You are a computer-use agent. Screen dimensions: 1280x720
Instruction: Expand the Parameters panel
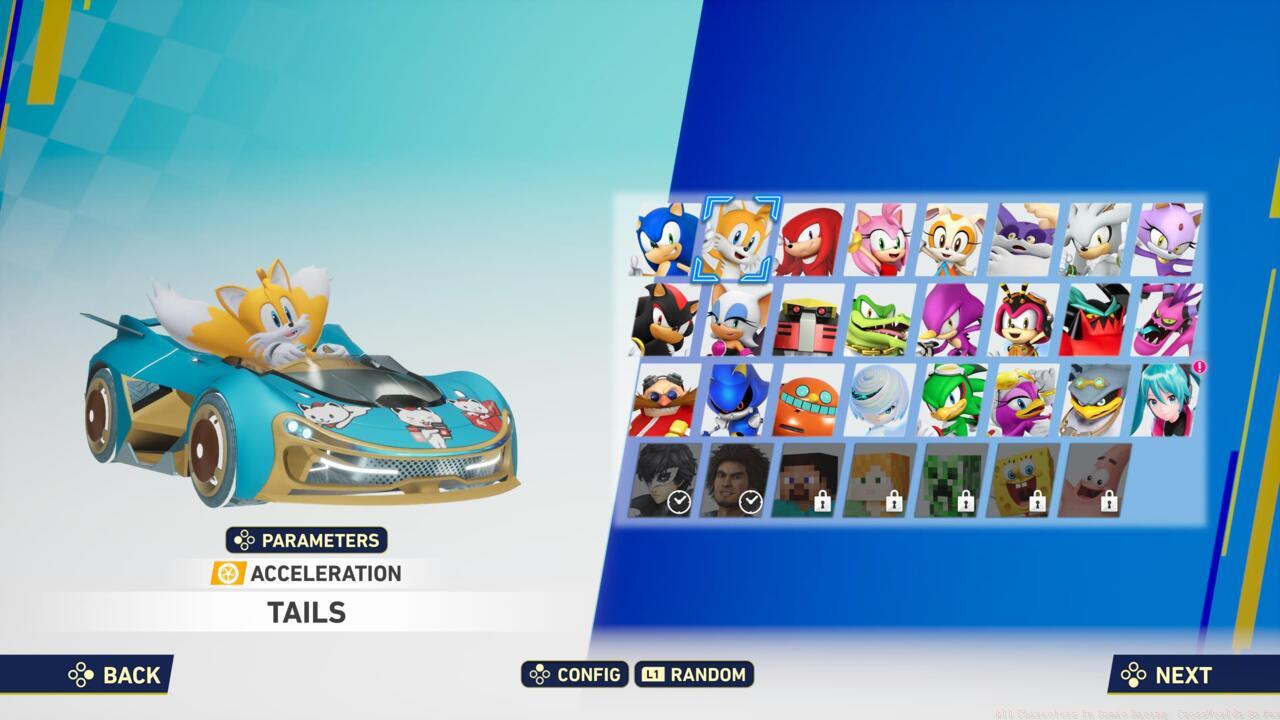pos(307,540)
